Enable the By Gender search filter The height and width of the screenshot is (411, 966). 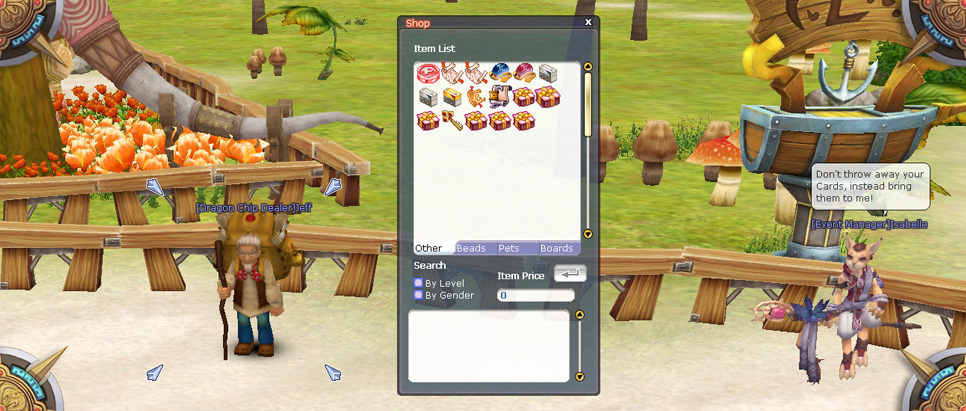pos(419,296)
